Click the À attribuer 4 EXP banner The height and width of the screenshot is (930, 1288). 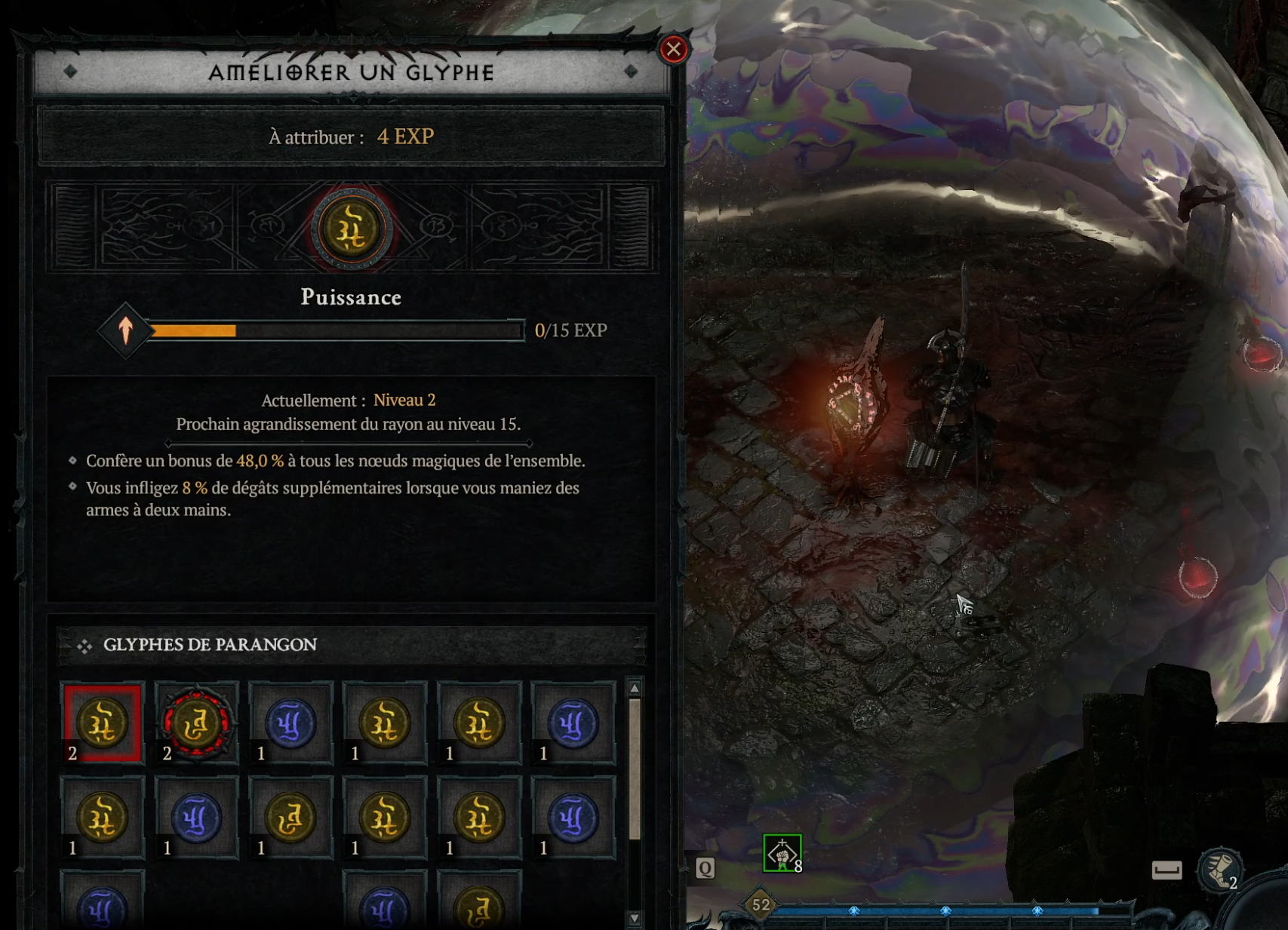click(x=350, y=136)
